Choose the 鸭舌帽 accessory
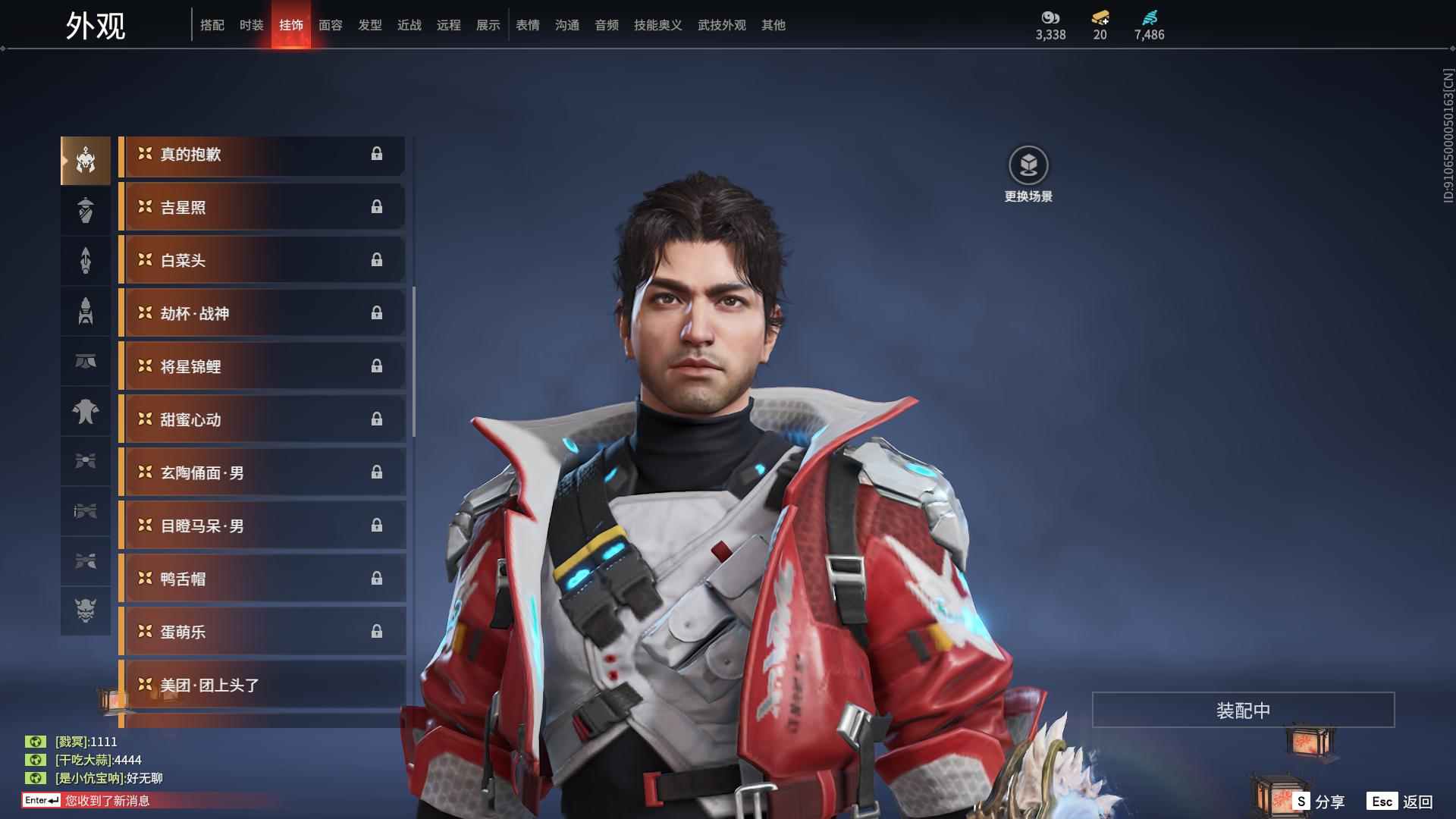The height and width of the screenshot is (819, 1456). click(x=262, y=579)
